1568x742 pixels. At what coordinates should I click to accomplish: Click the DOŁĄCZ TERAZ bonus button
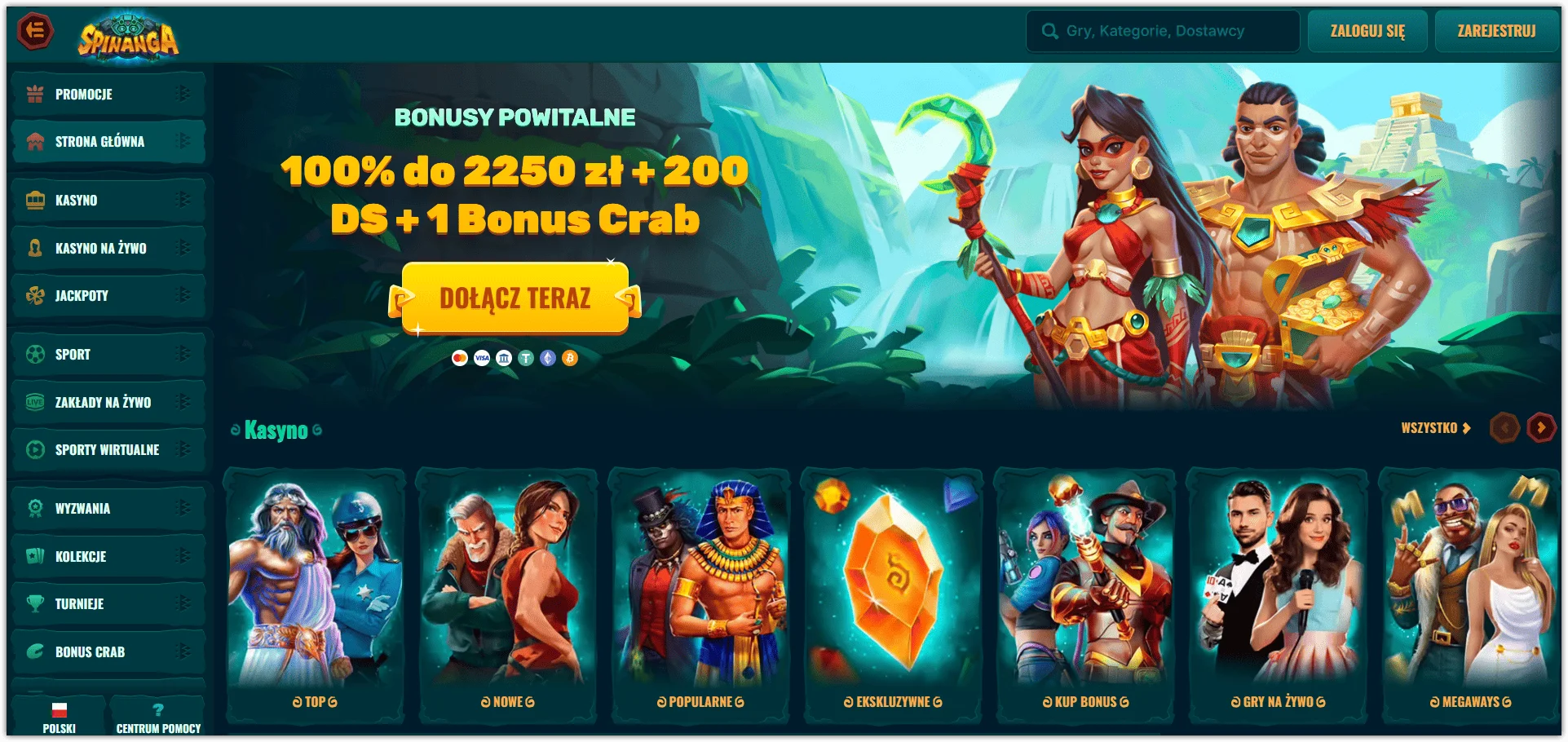coord(515,298)
